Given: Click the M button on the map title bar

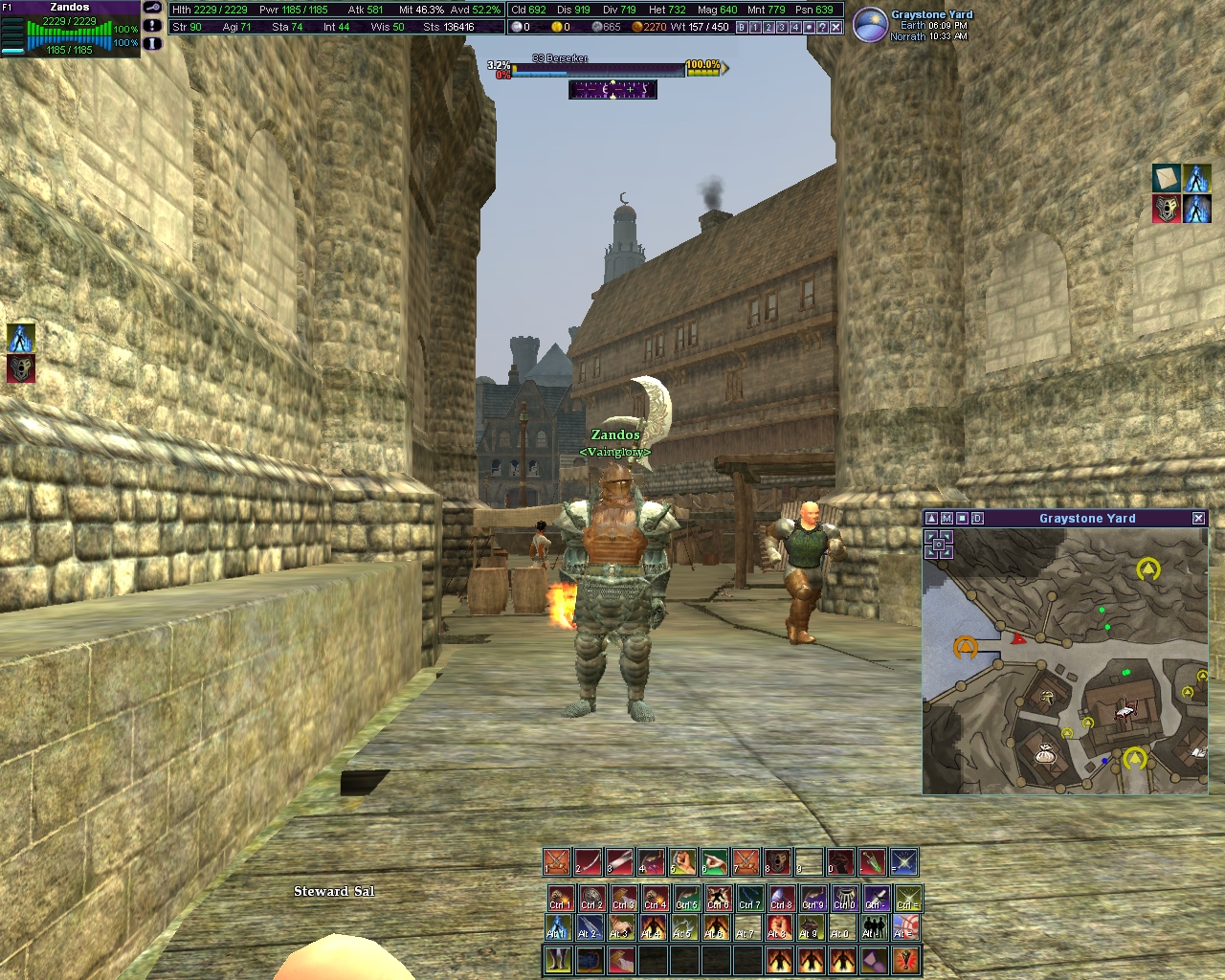Looking at the screenshot, I should pyautogui.click(x=947, y=519).
